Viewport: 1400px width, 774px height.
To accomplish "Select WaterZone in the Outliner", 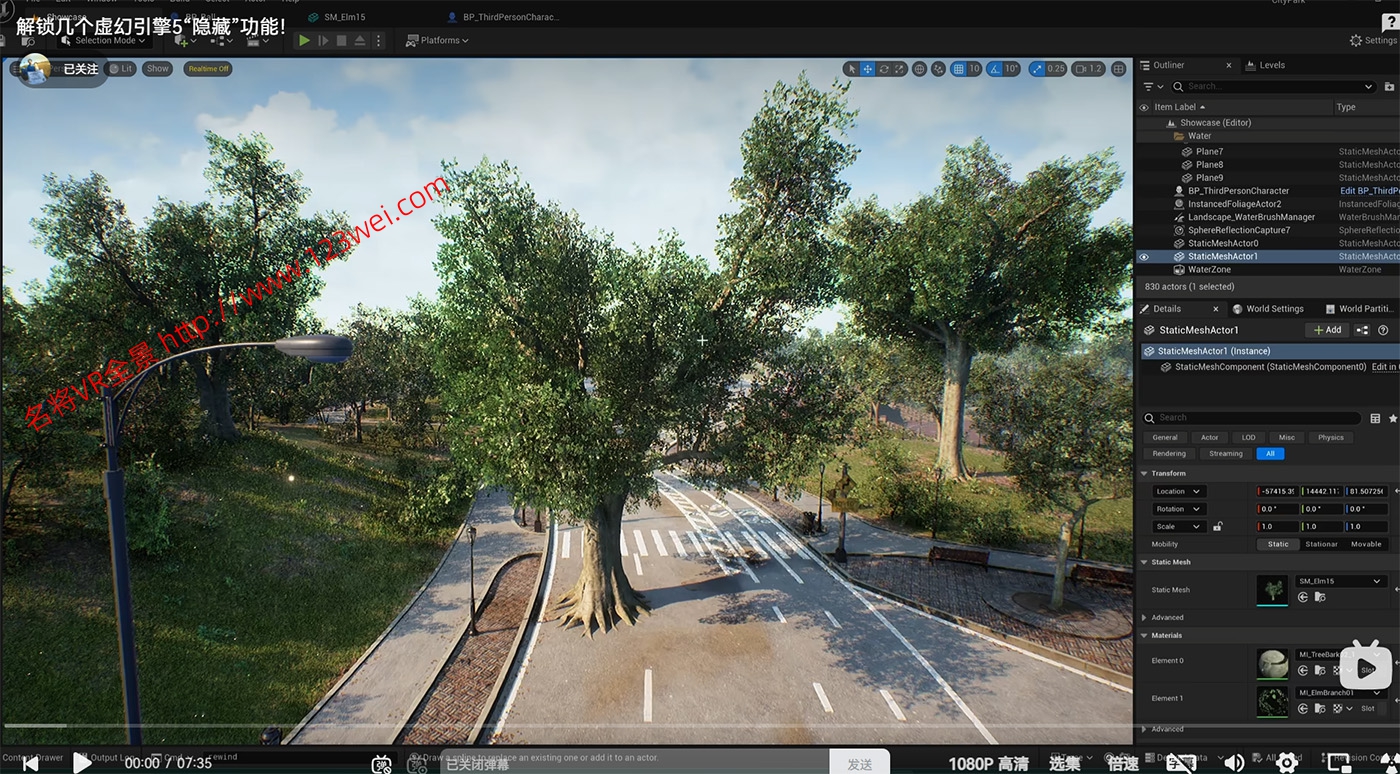I will (x=1209, y=270).
